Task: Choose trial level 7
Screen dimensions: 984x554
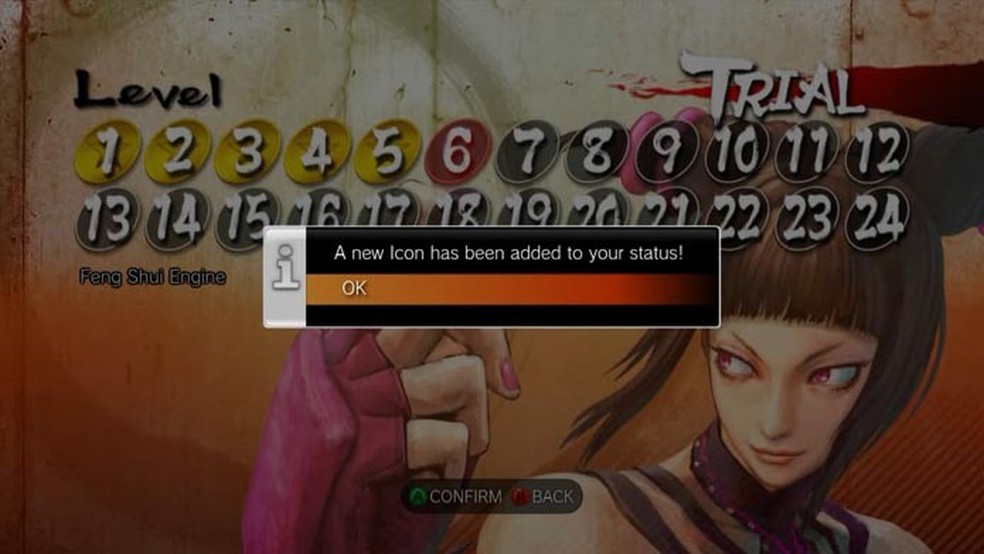Action: tap(527, 153)
